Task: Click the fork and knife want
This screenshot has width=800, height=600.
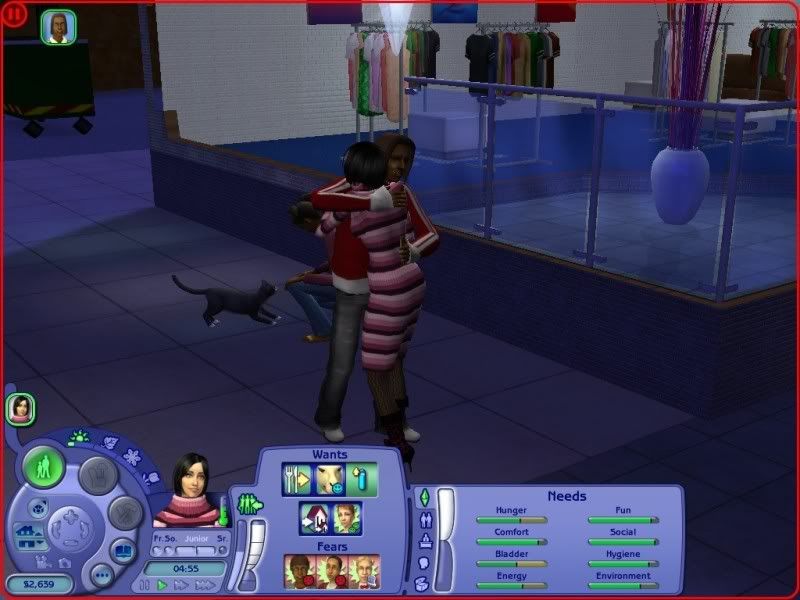Action: (298, 479)
